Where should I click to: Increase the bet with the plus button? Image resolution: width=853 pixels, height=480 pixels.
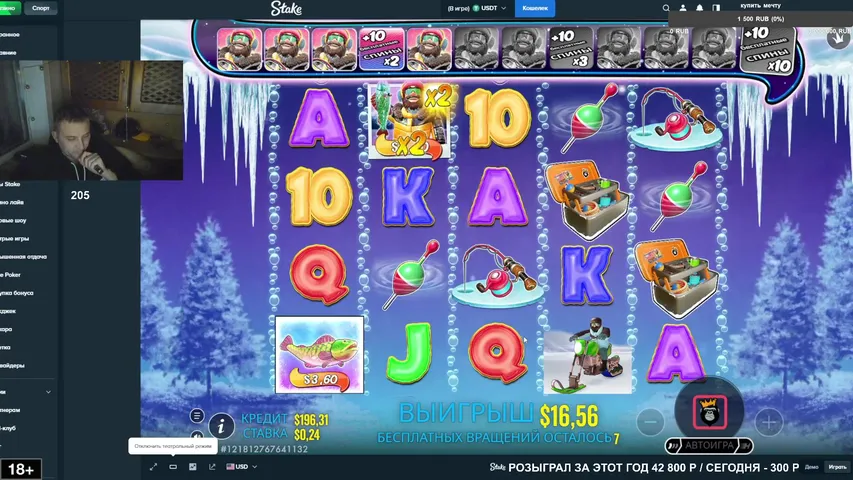[x=768, y=421]
